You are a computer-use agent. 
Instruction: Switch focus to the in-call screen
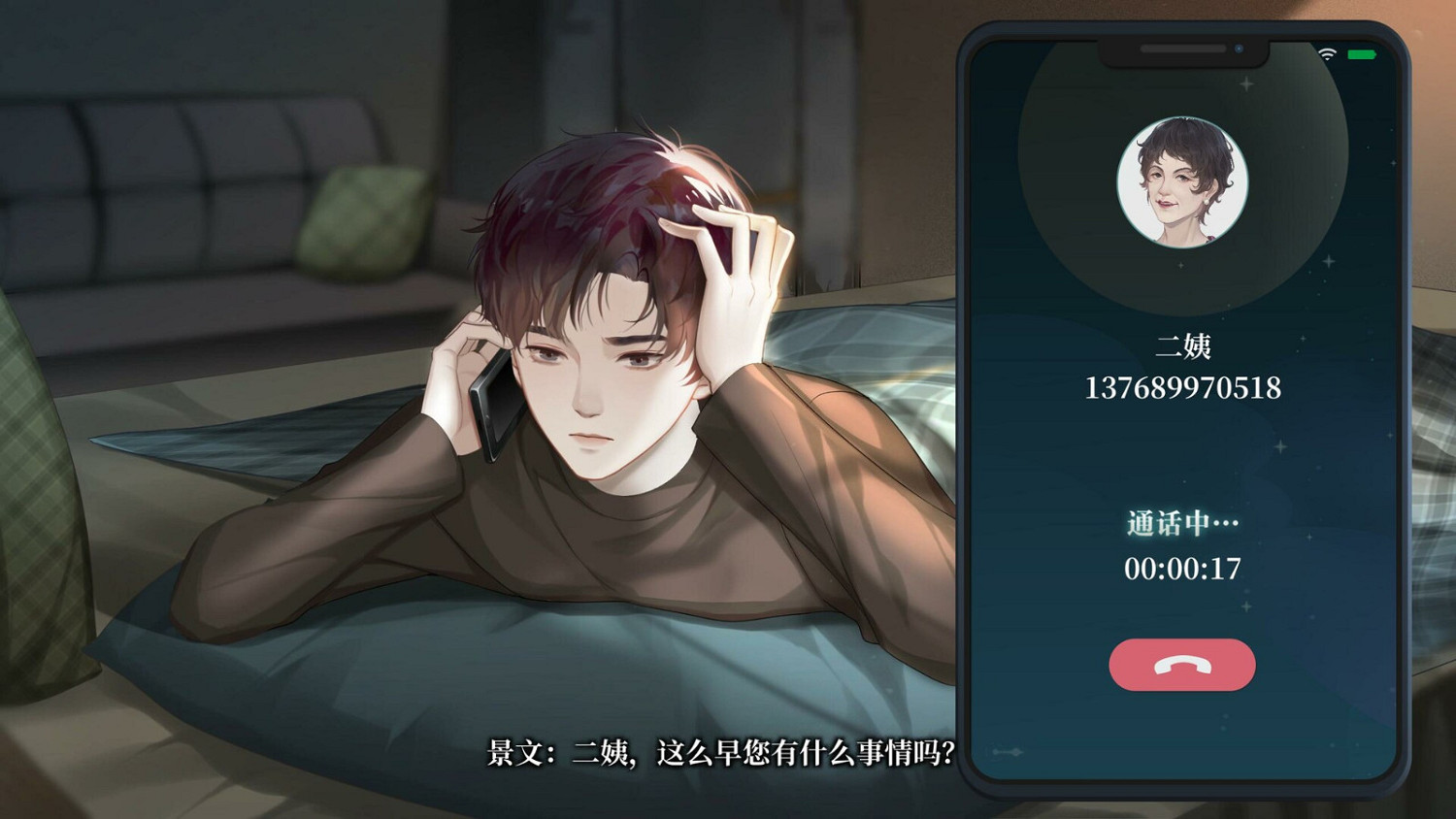1181,408
